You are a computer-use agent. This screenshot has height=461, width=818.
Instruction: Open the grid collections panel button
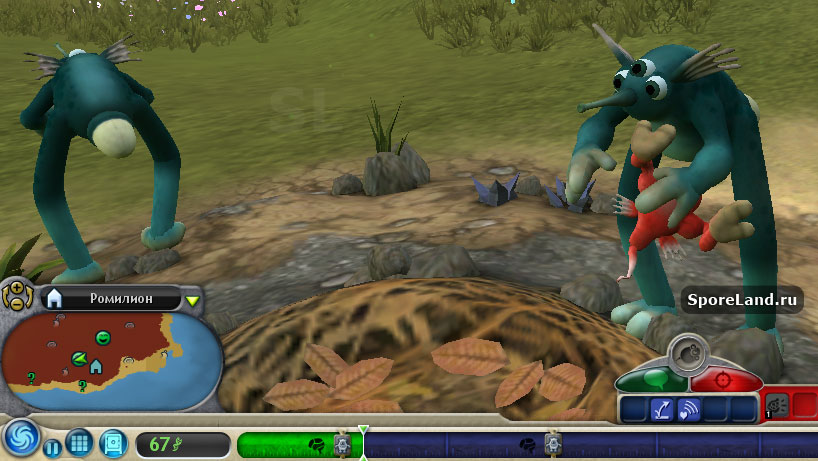(x=81, y=443)
